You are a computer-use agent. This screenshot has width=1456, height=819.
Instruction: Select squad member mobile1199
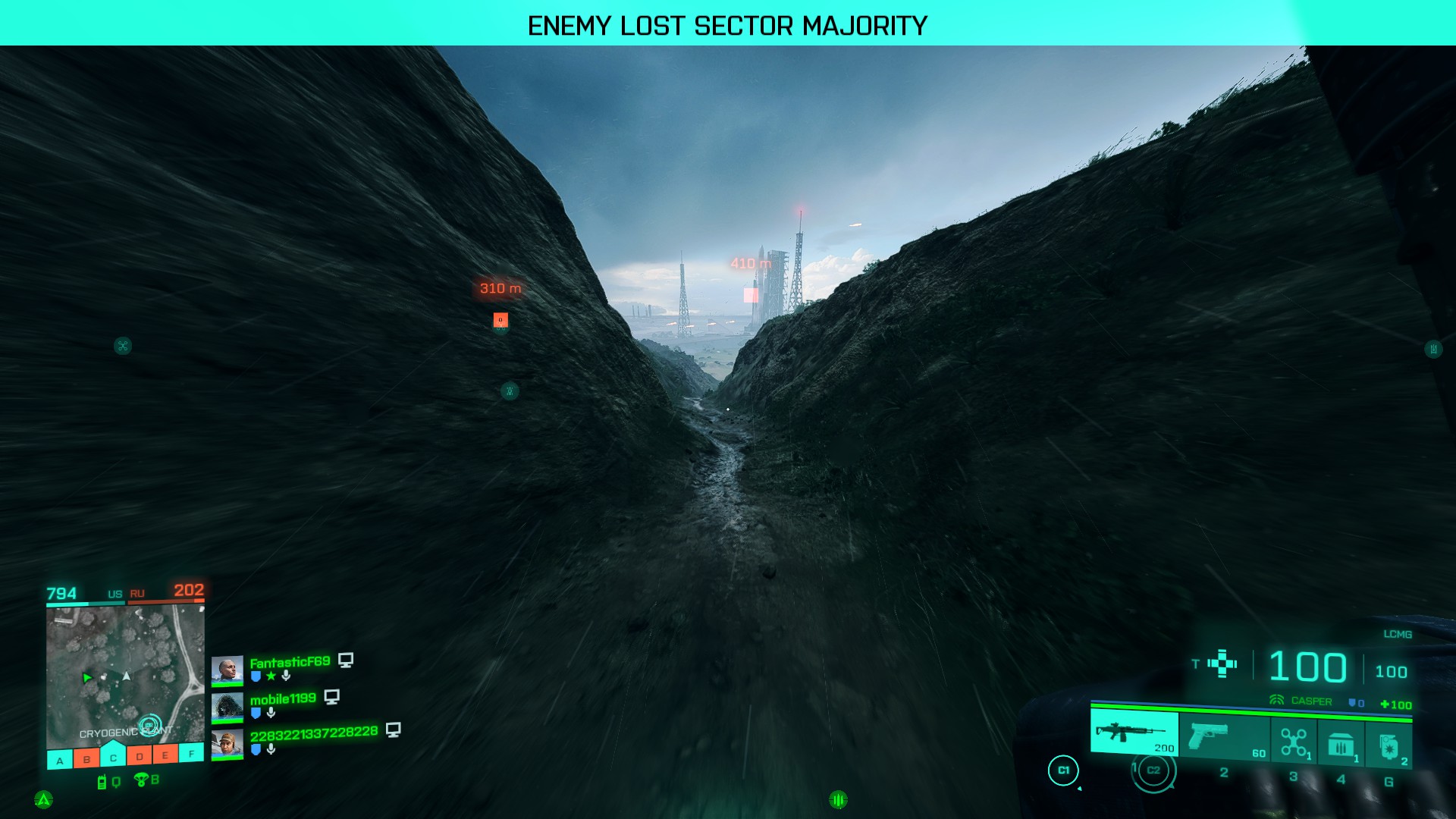click(x=282, y=698)
